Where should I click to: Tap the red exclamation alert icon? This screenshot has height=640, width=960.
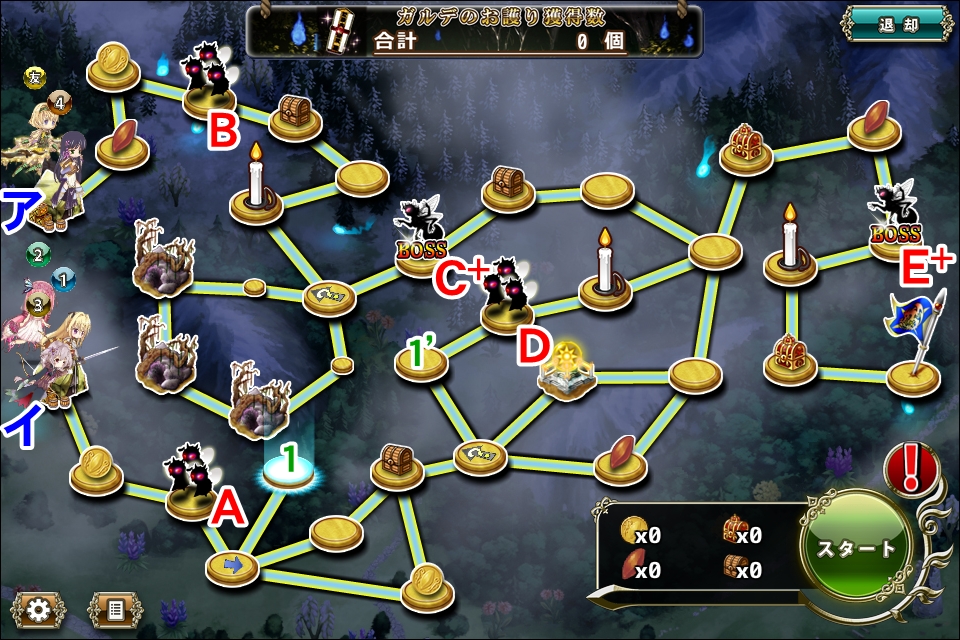coord(912,467)
